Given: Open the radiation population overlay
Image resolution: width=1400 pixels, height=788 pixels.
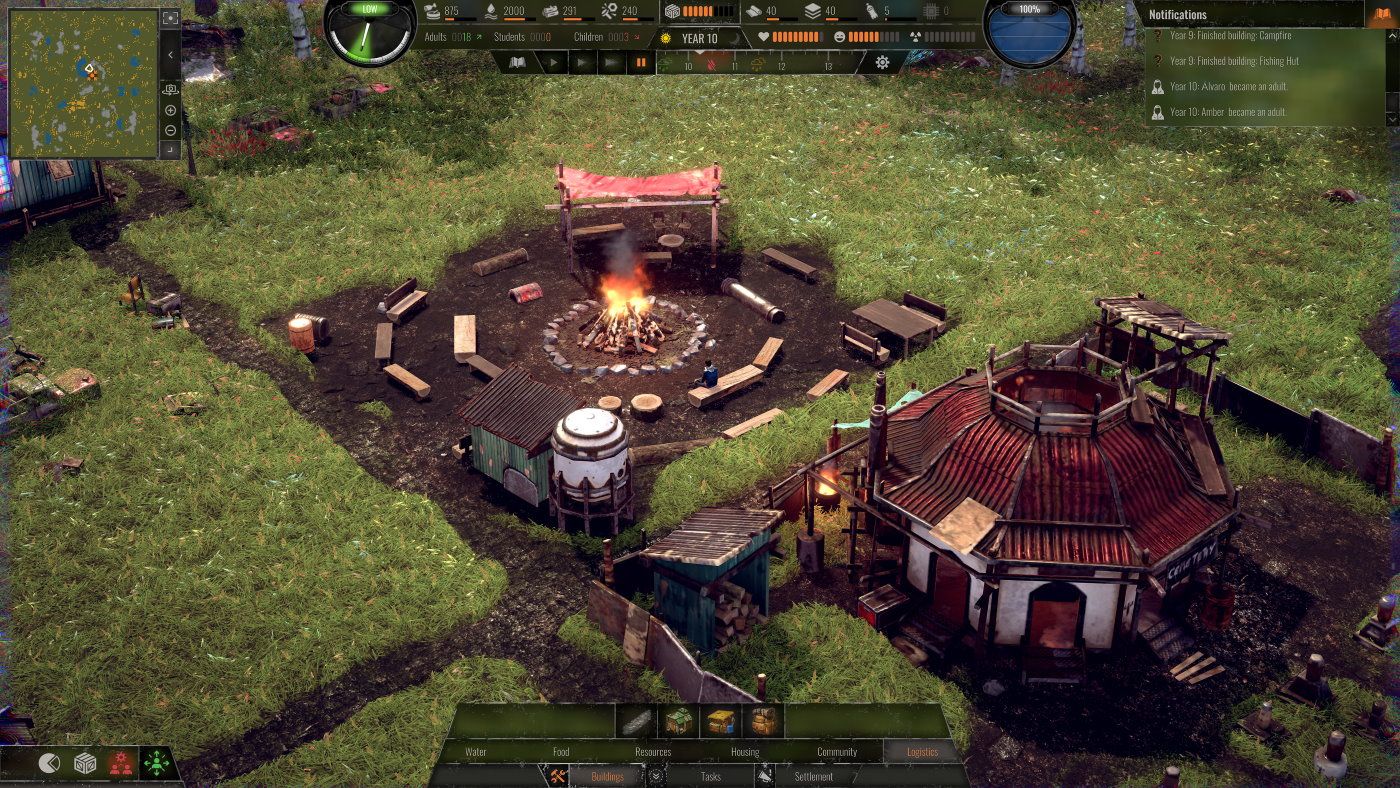Looking at the screenshot, I should pyautogui.click(x=121, y=763).
